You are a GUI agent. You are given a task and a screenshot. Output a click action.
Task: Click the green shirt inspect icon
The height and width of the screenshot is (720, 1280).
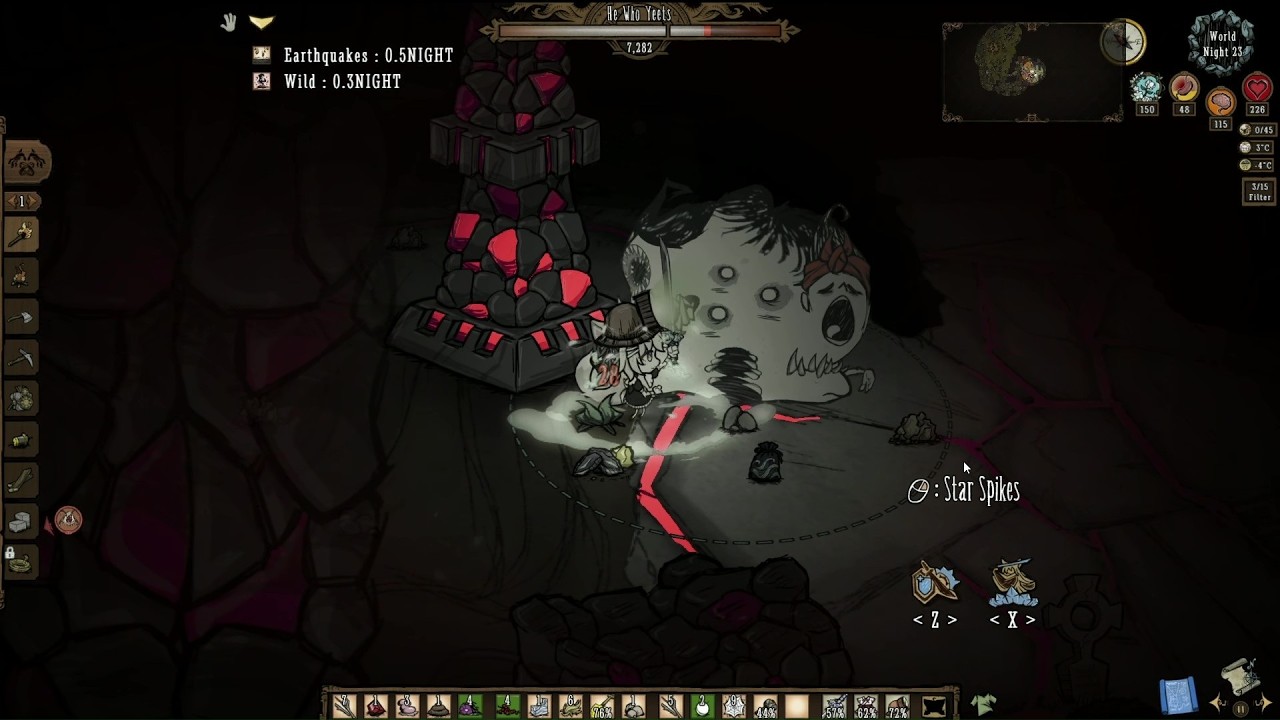pyautogui.click(x=983, y=704)
